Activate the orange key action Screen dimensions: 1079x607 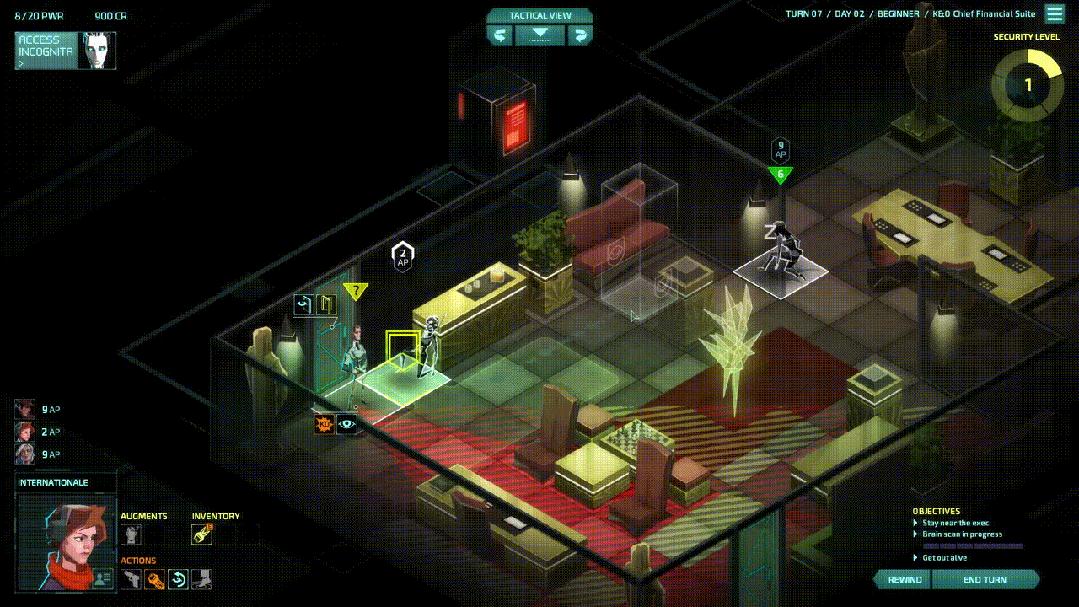click(x=154, y=578)
